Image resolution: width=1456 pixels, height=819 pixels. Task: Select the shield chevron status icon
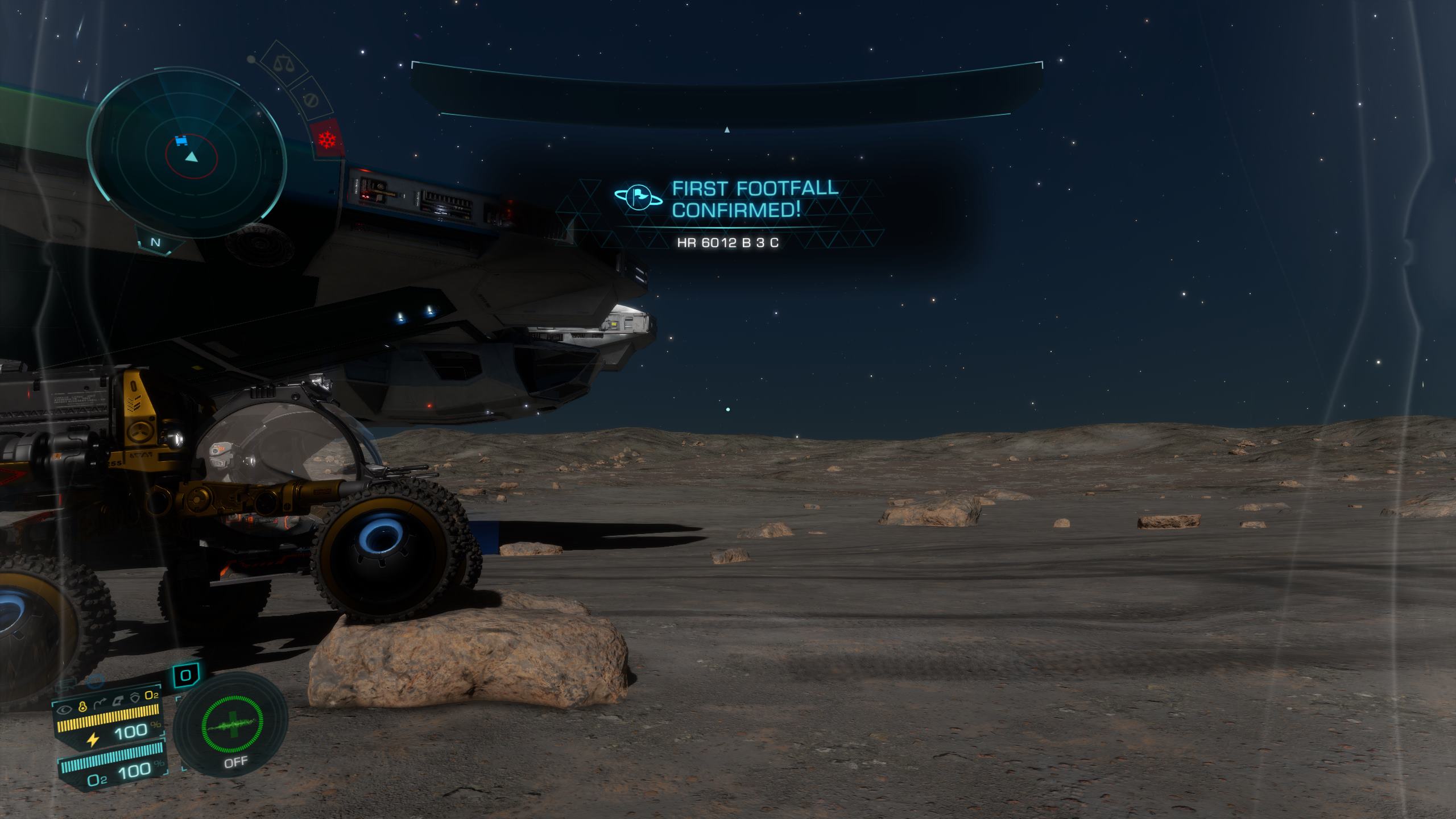(x=135, y=697)
